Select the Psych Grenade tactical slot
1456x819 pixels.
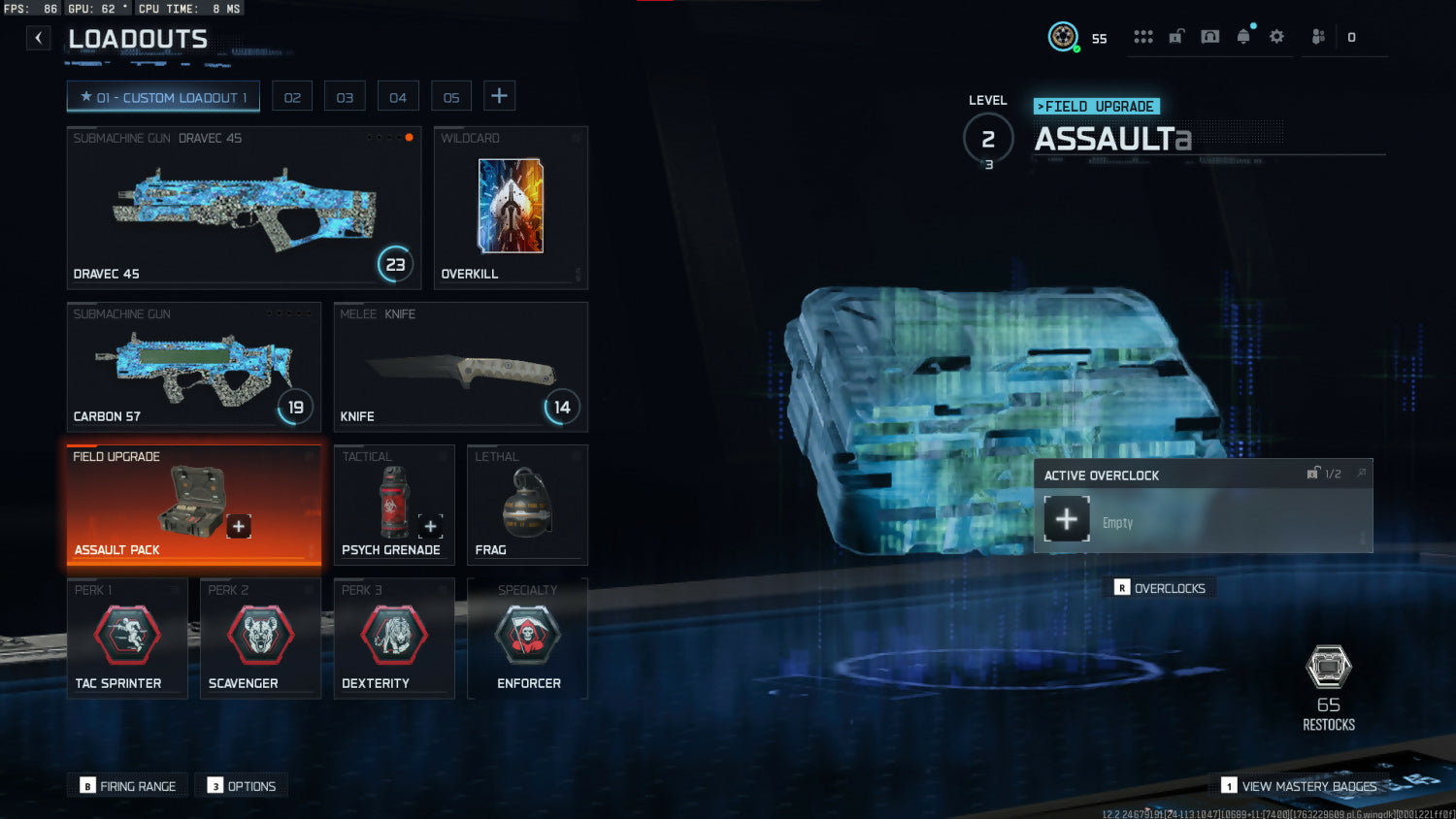(x=393, y=505)
